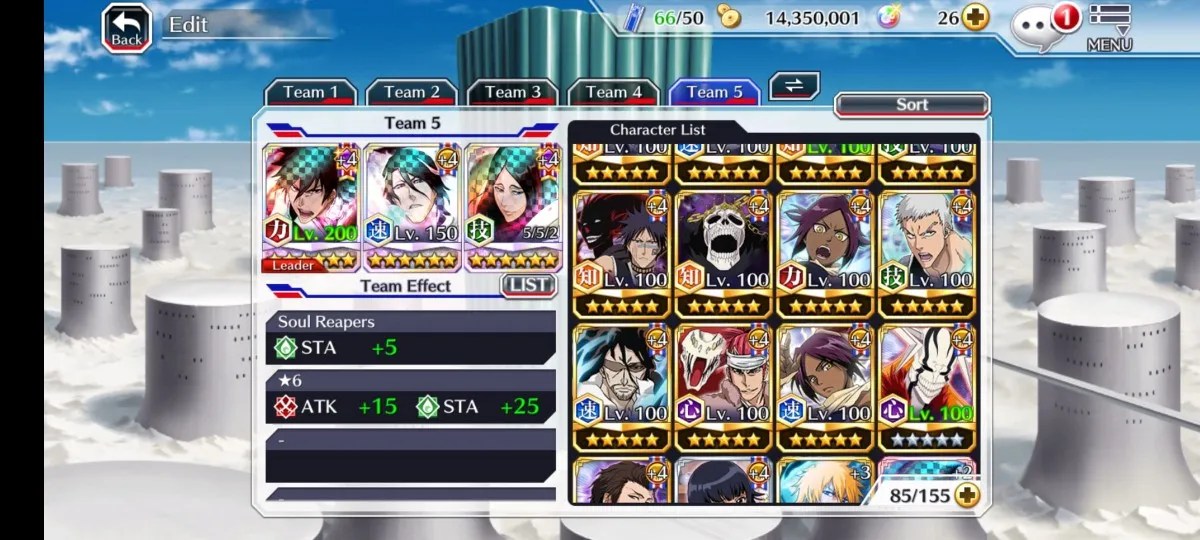Open the Sort options

click(x=911, y=105)
